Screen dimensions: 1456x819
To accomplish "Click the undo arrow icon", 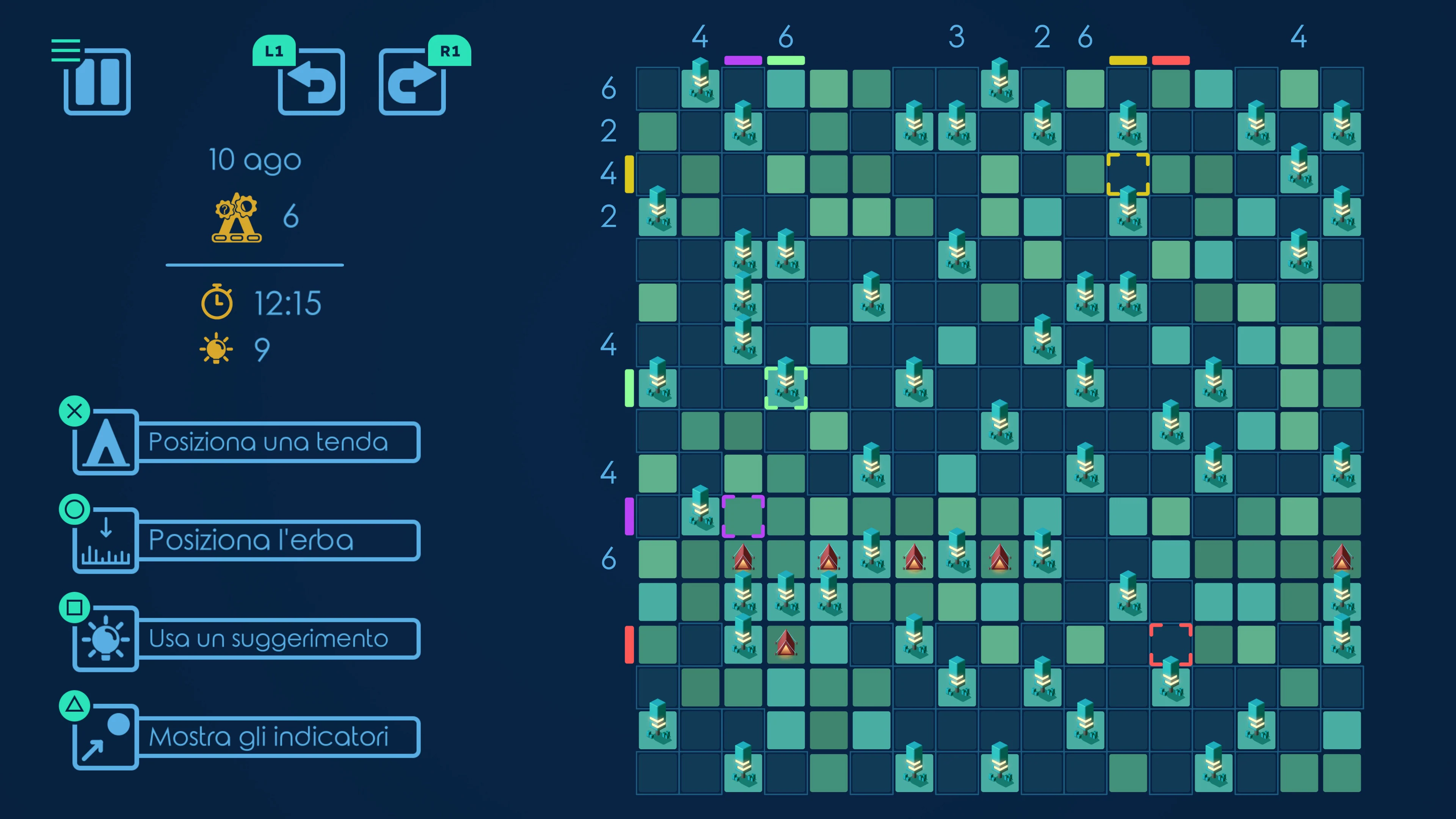I will coord(311,84).
